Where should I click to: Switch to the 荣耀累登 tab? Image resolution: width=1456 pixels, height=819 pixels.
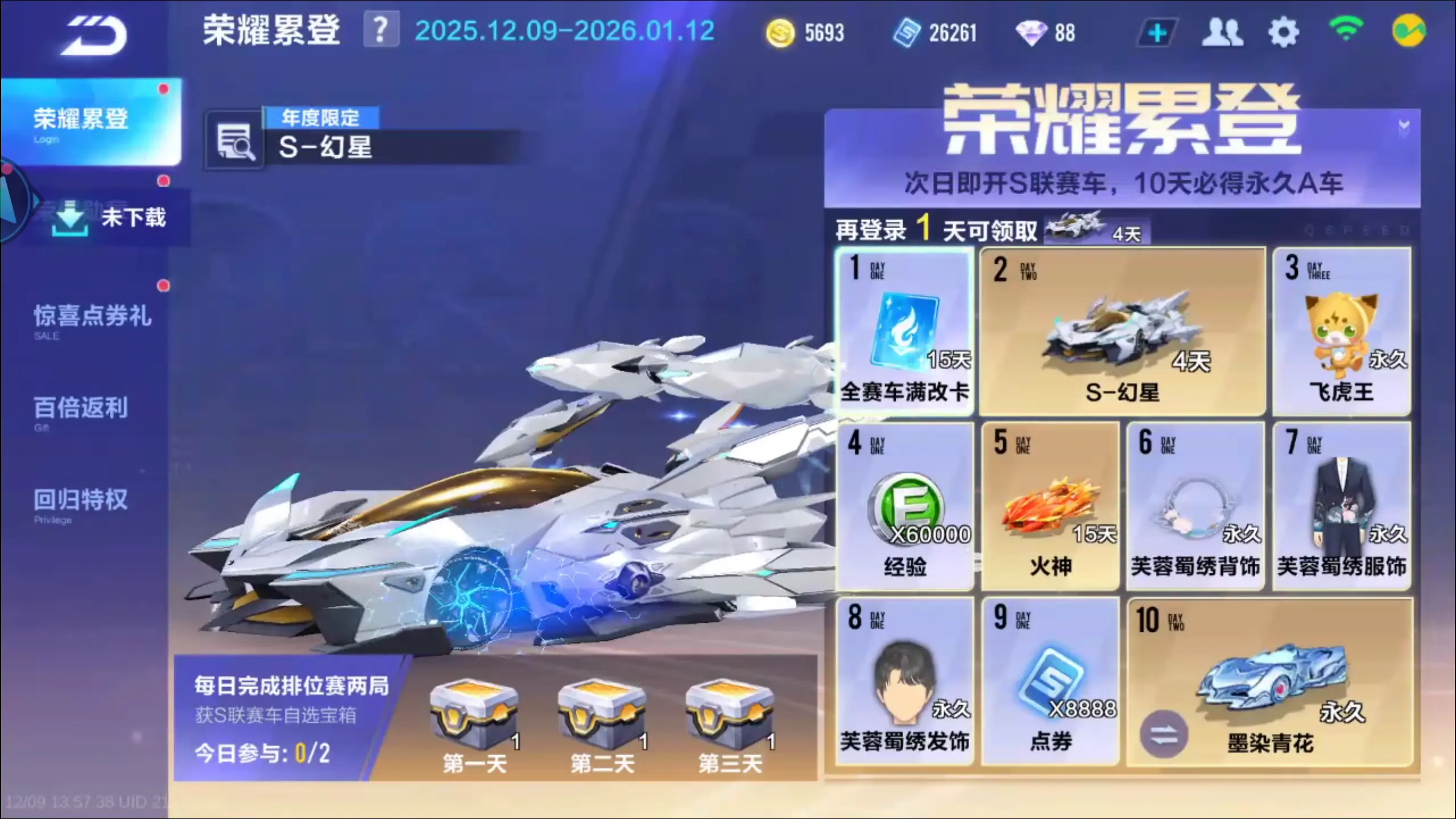(x=91, y=121)
